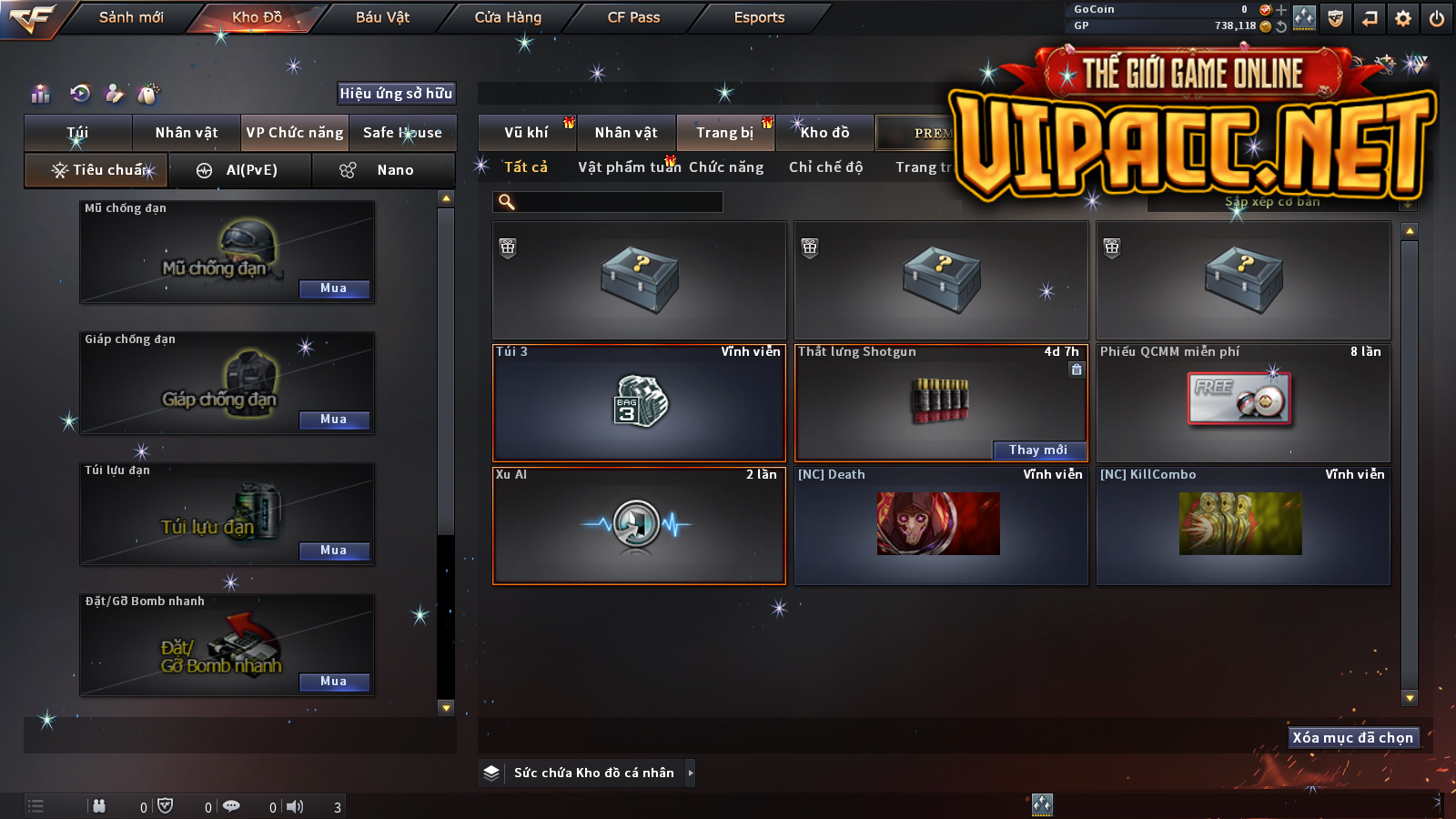Select the Túi 3 bag item

[x=639, y=403]
